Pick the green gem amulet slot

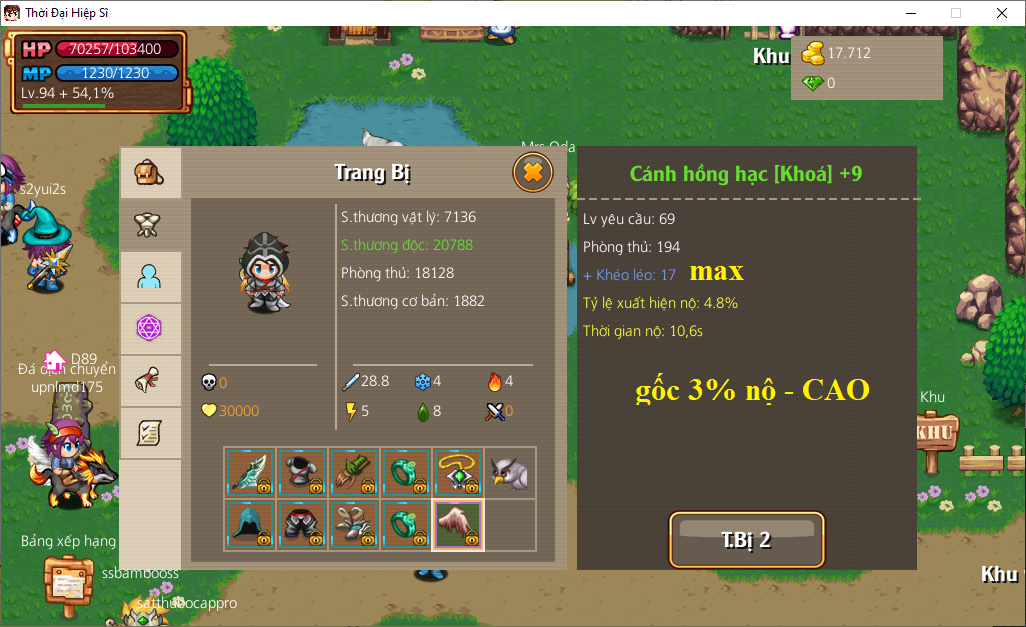point(458,473)
